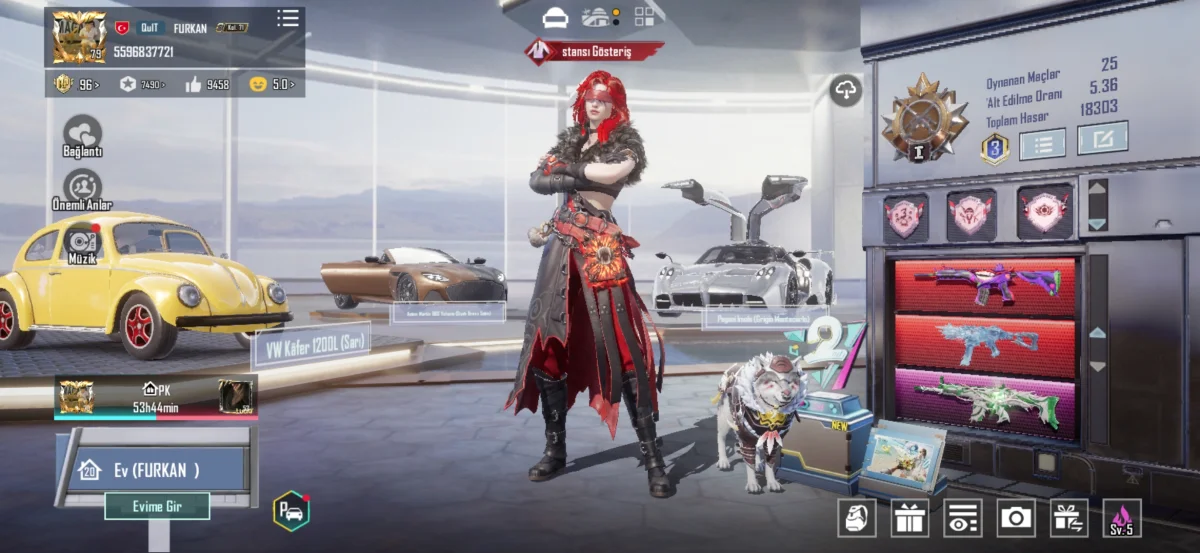Open the Sv.5 flame level icon
The width and height of the screenshot is (1200, 553).
[1122, 517]
